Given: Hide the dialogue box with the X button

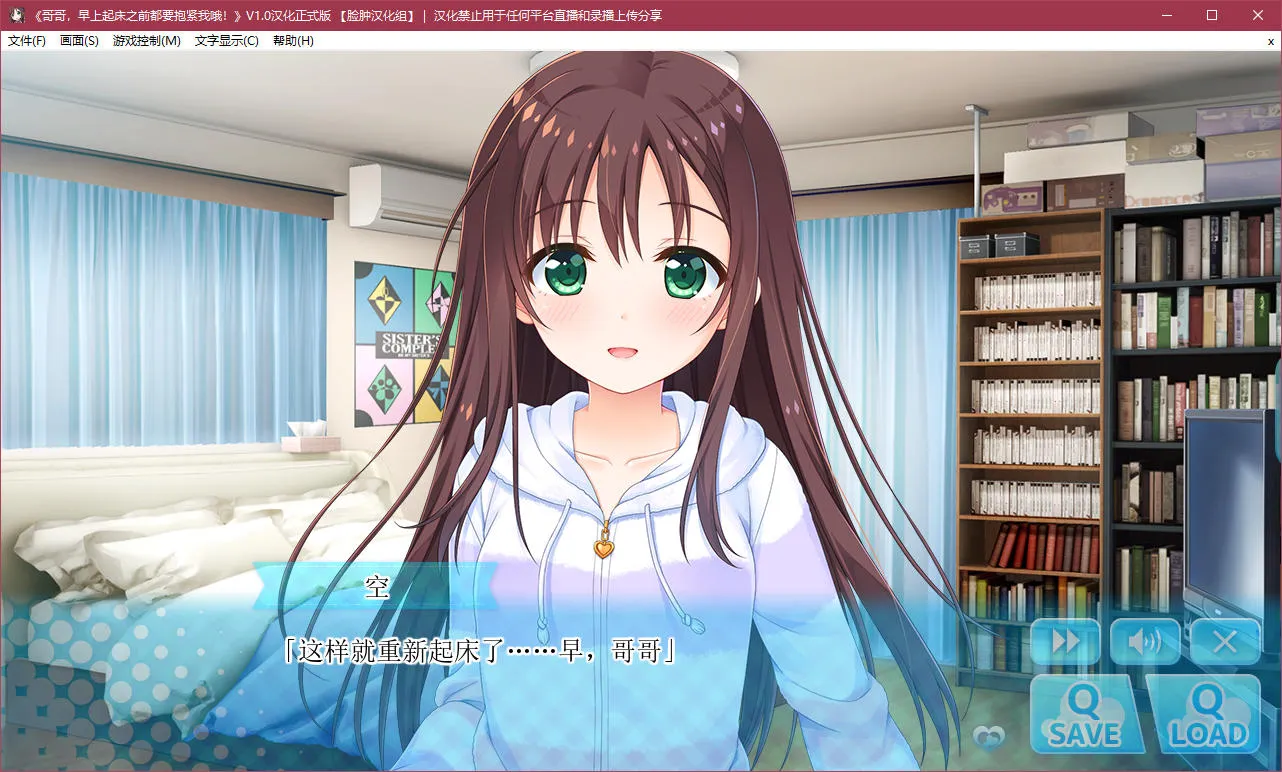Looking at the screenshot, I should [1225, 642].
